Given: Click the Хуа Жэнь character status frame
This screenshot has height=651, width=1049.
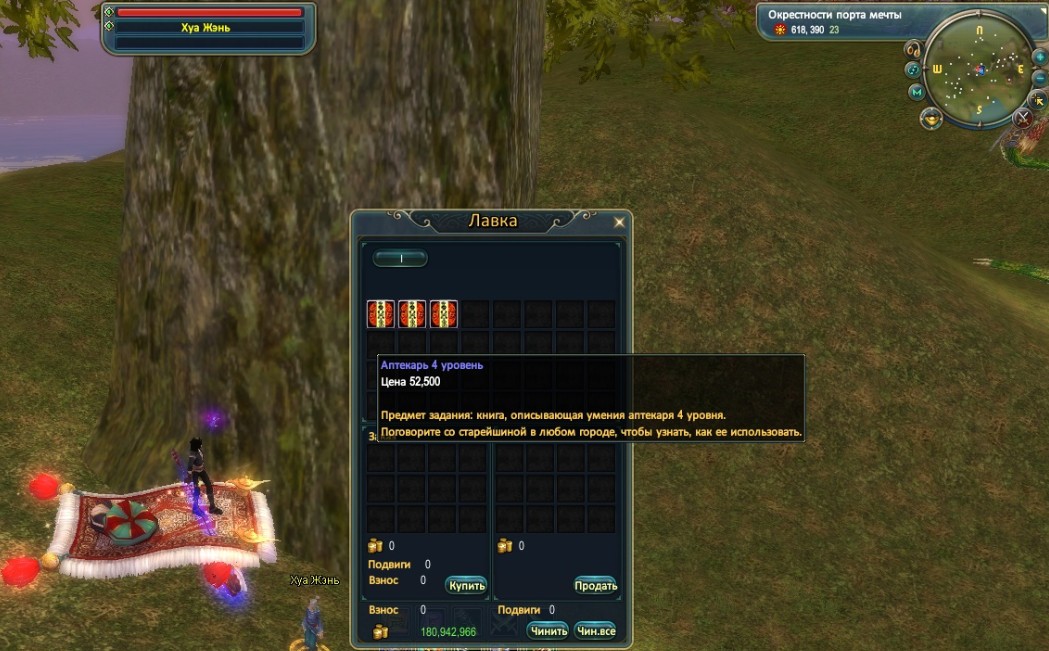Looking at the screenshot, I should pos(208,28).
